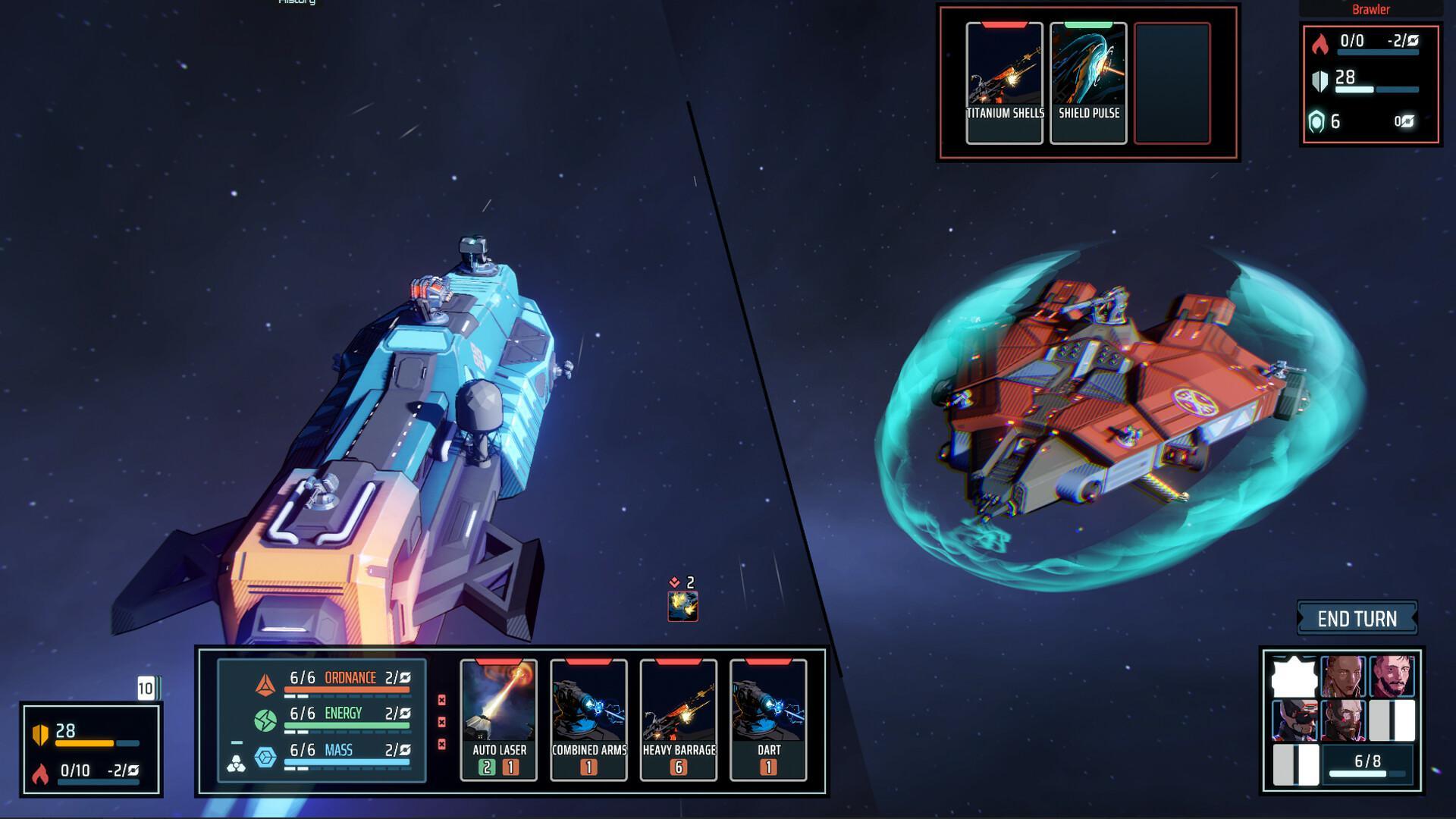Screen dimensions: 1456x819
Task: Select the dark-haired bearded crew portrait
Action: point(1392,676)
